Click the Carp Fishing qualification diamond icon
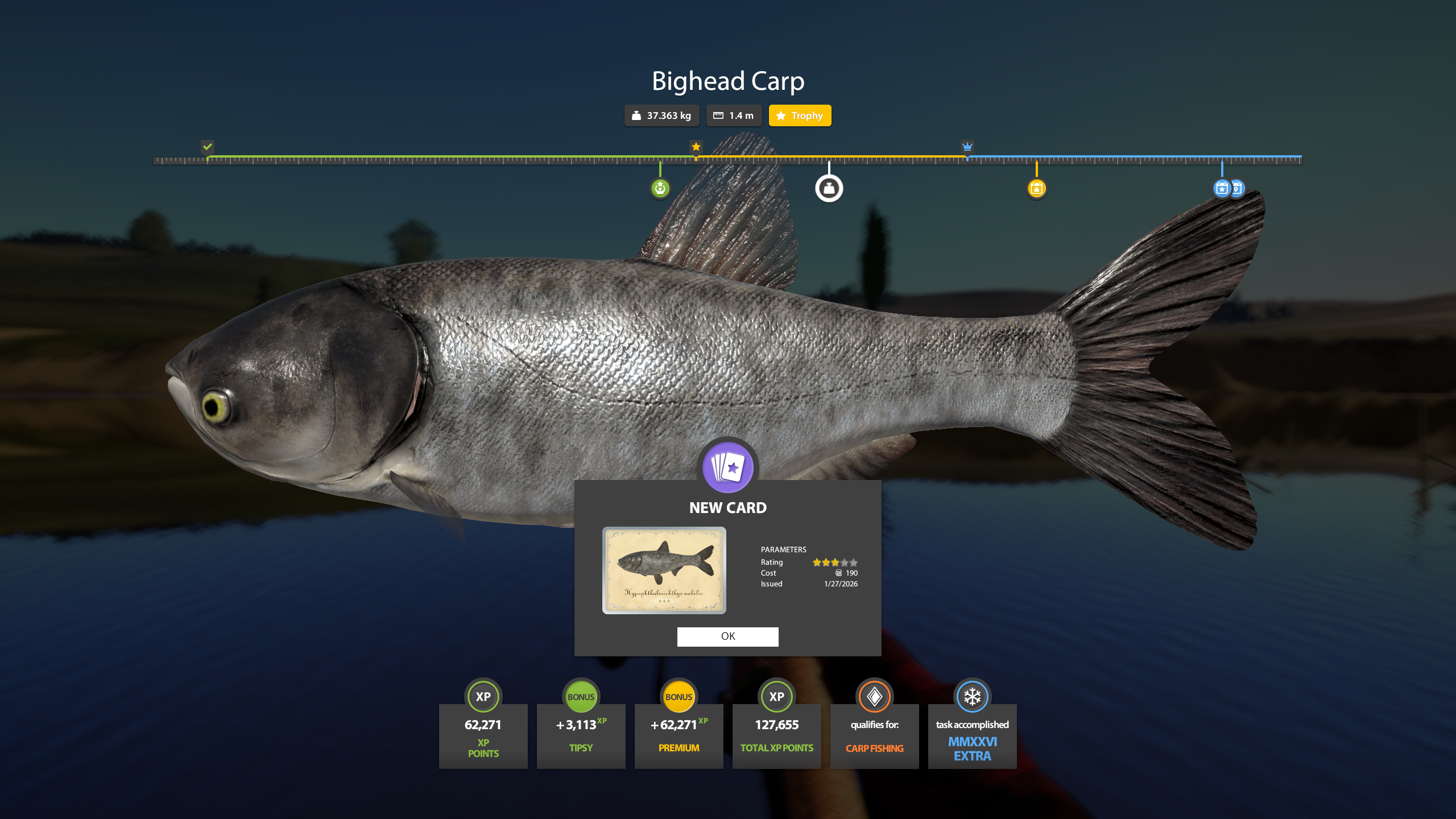The height and width of the screenshot is (819, 1456). click(874, 696)
